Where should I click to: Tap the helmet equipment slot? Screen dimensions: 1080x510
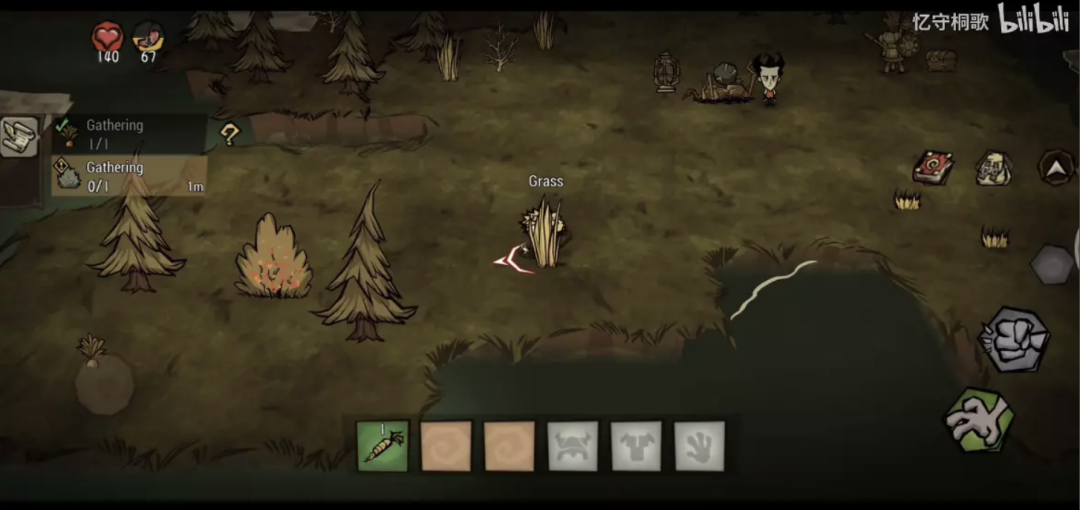click(573, 446)
